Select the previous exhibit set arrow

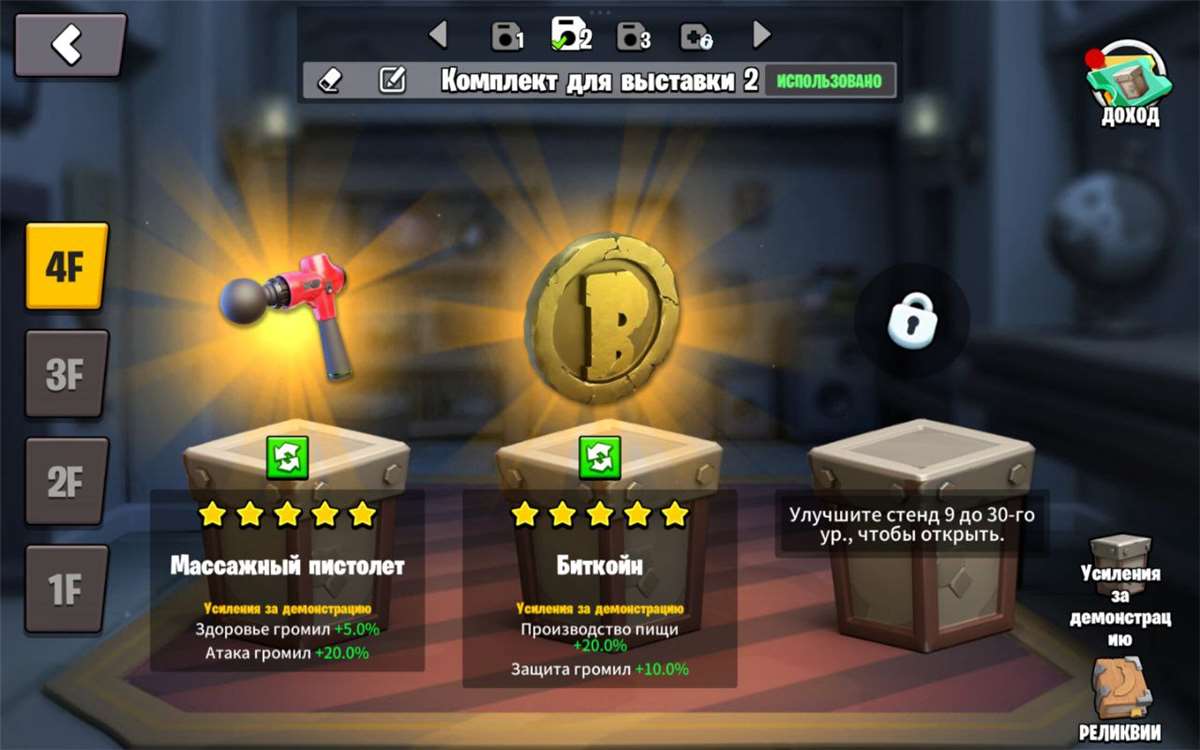(x=438, y=35)
